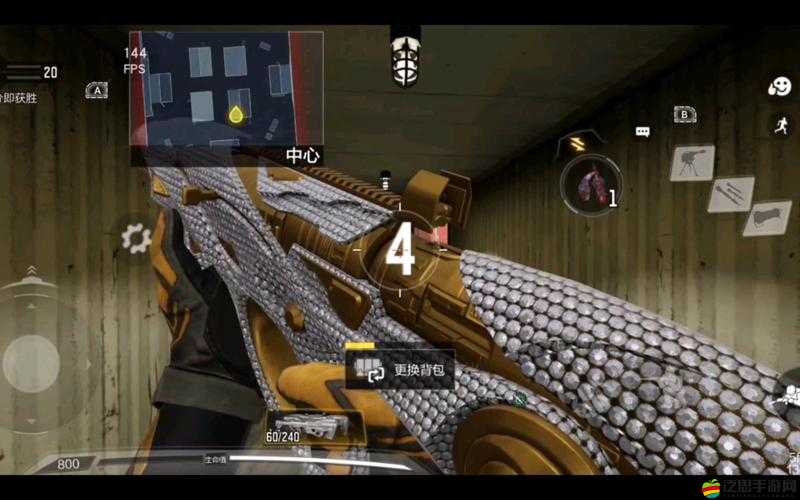Viewport: 800px width, 500px height.
Task: Open the emote smiley face menu
Action: pyautogui.click(x=779, y=87)
